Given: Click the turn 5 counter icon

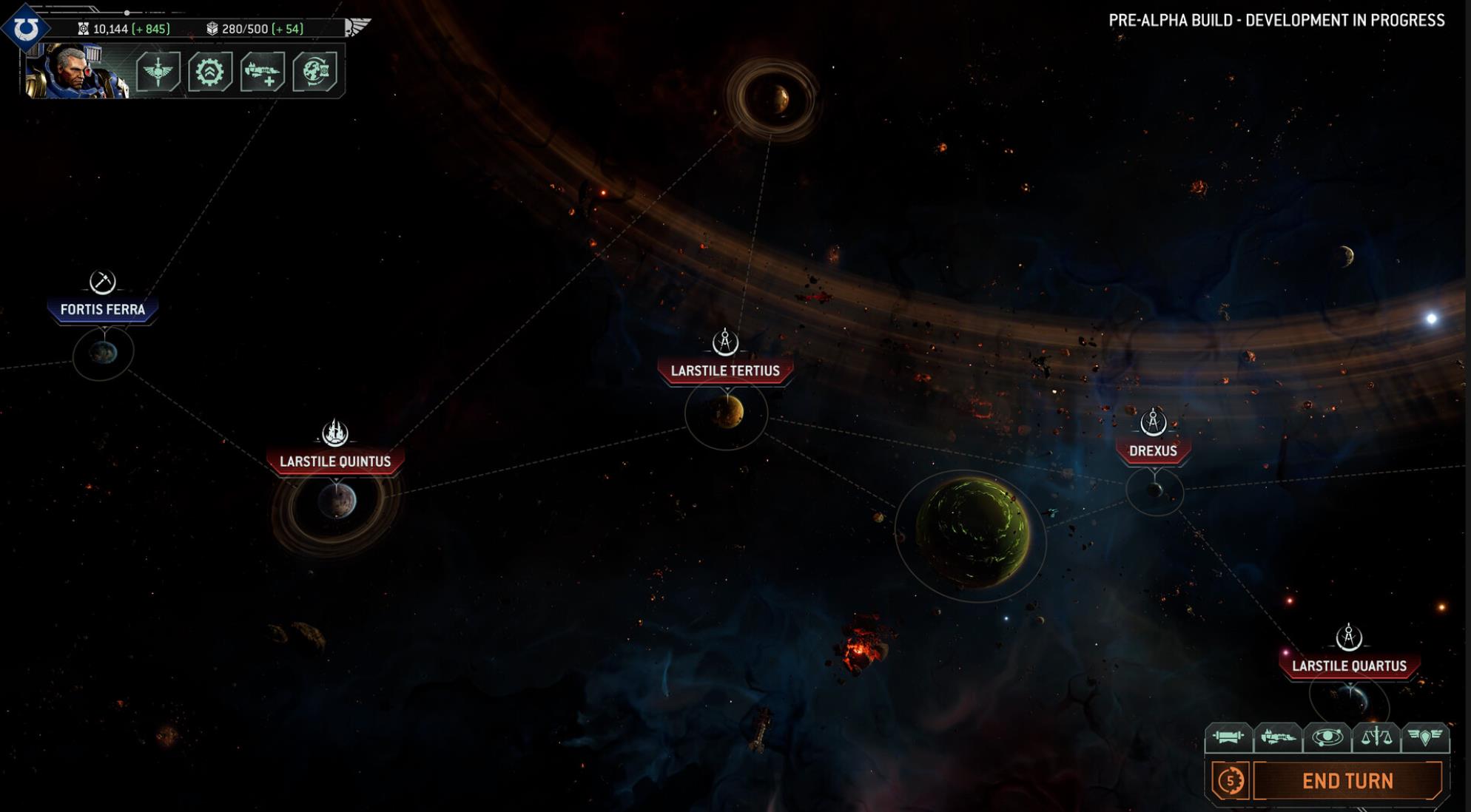Looking at the screenshot, I should pos(1231,781).
